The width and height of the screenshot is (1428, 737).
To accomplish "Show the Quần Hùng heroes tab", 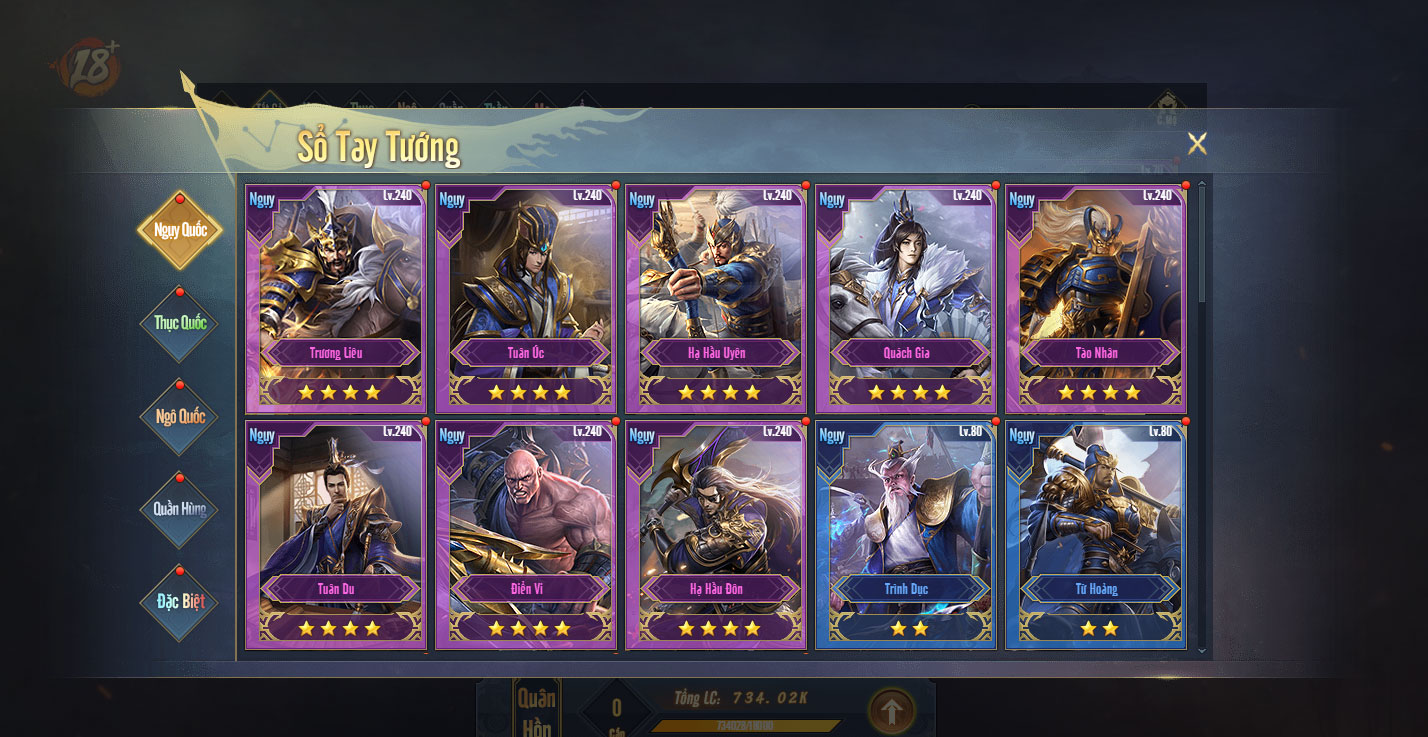I will coord(180,509).
